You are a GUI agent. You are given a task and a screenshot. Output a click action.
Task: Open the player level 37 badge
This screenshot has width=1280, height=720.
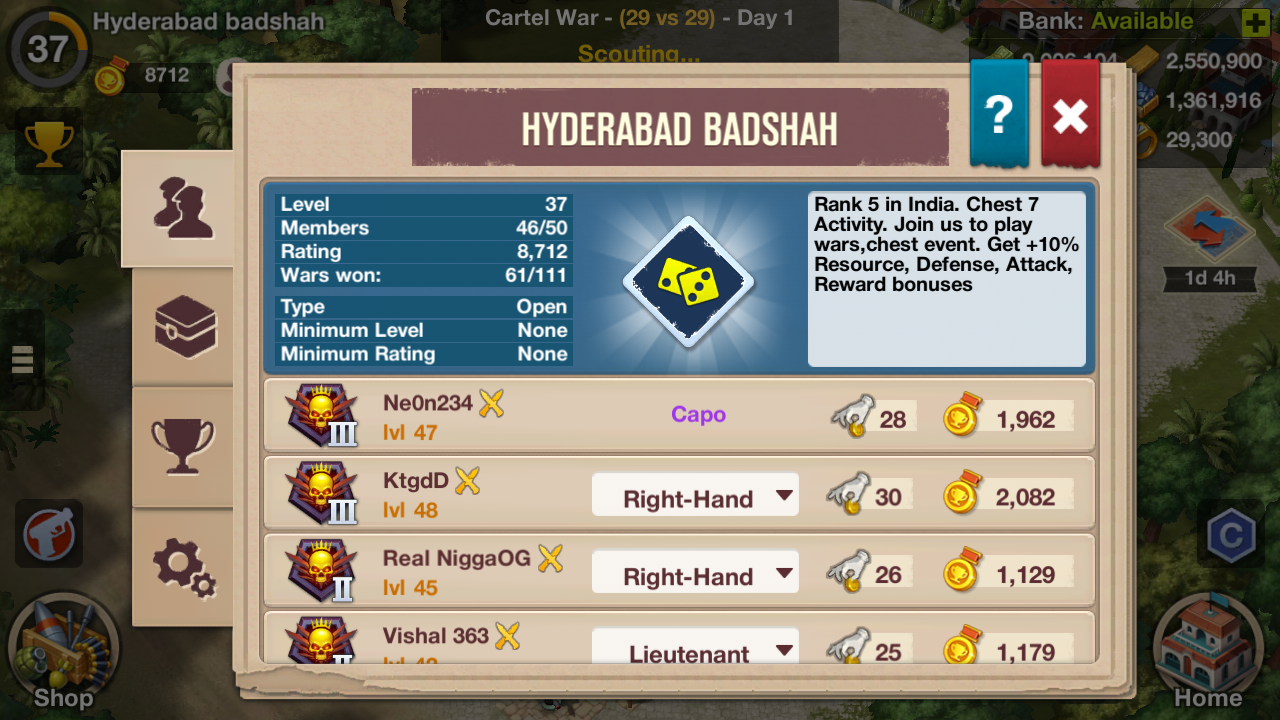[47, 48]
